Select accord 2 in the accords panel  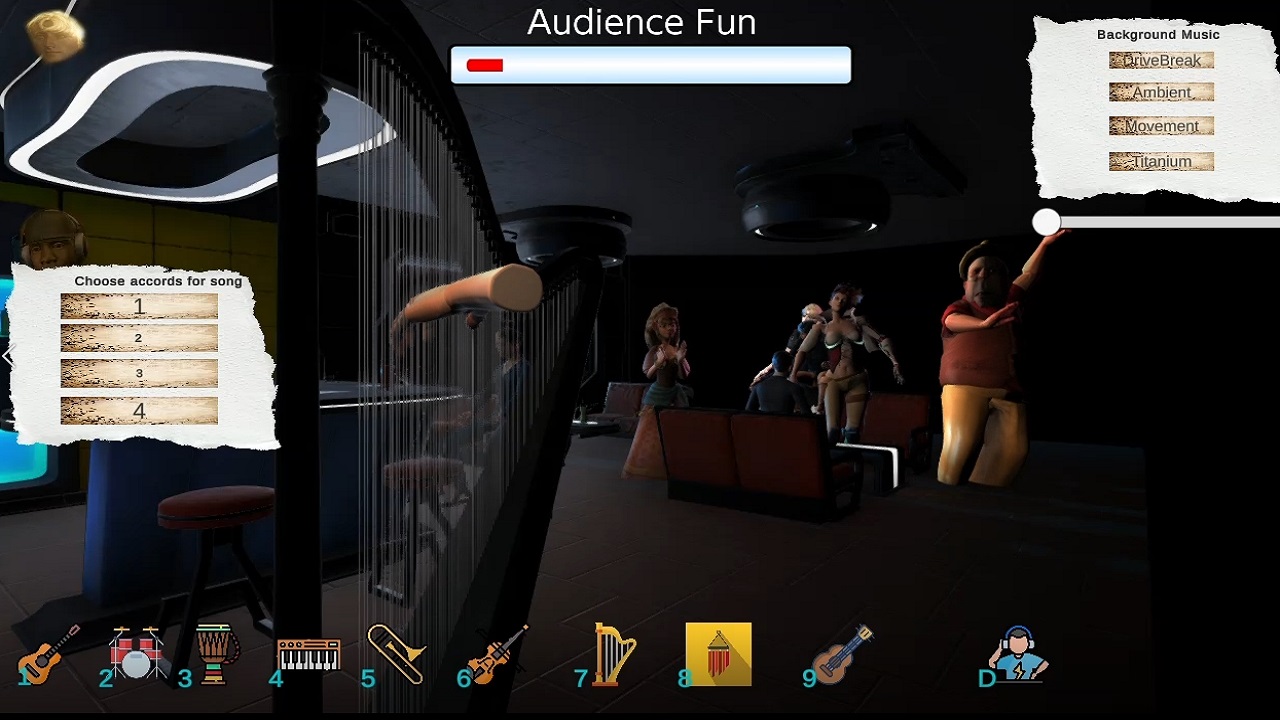point(138,340)
